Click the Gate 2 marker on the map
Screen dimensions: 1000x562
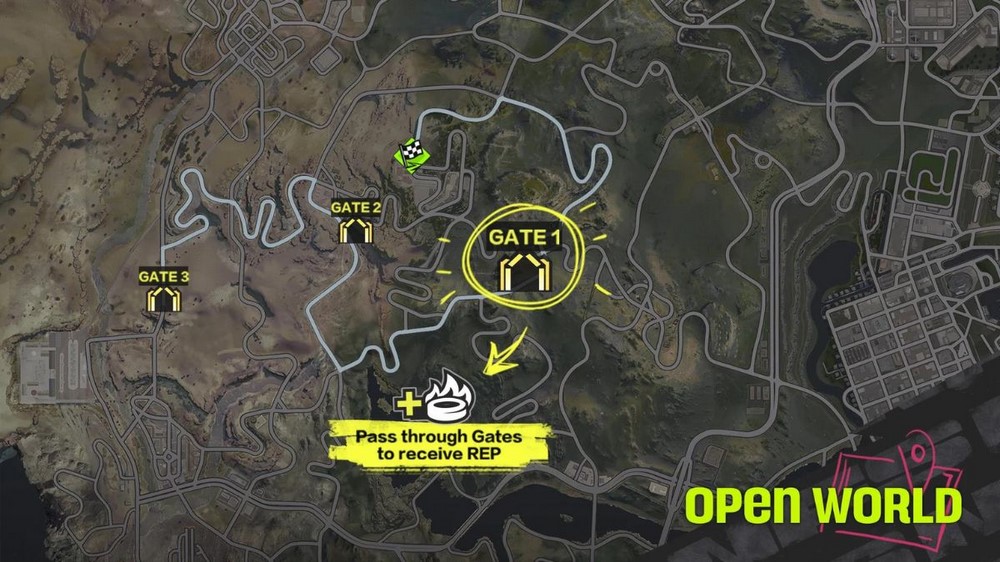coord(356,232)
